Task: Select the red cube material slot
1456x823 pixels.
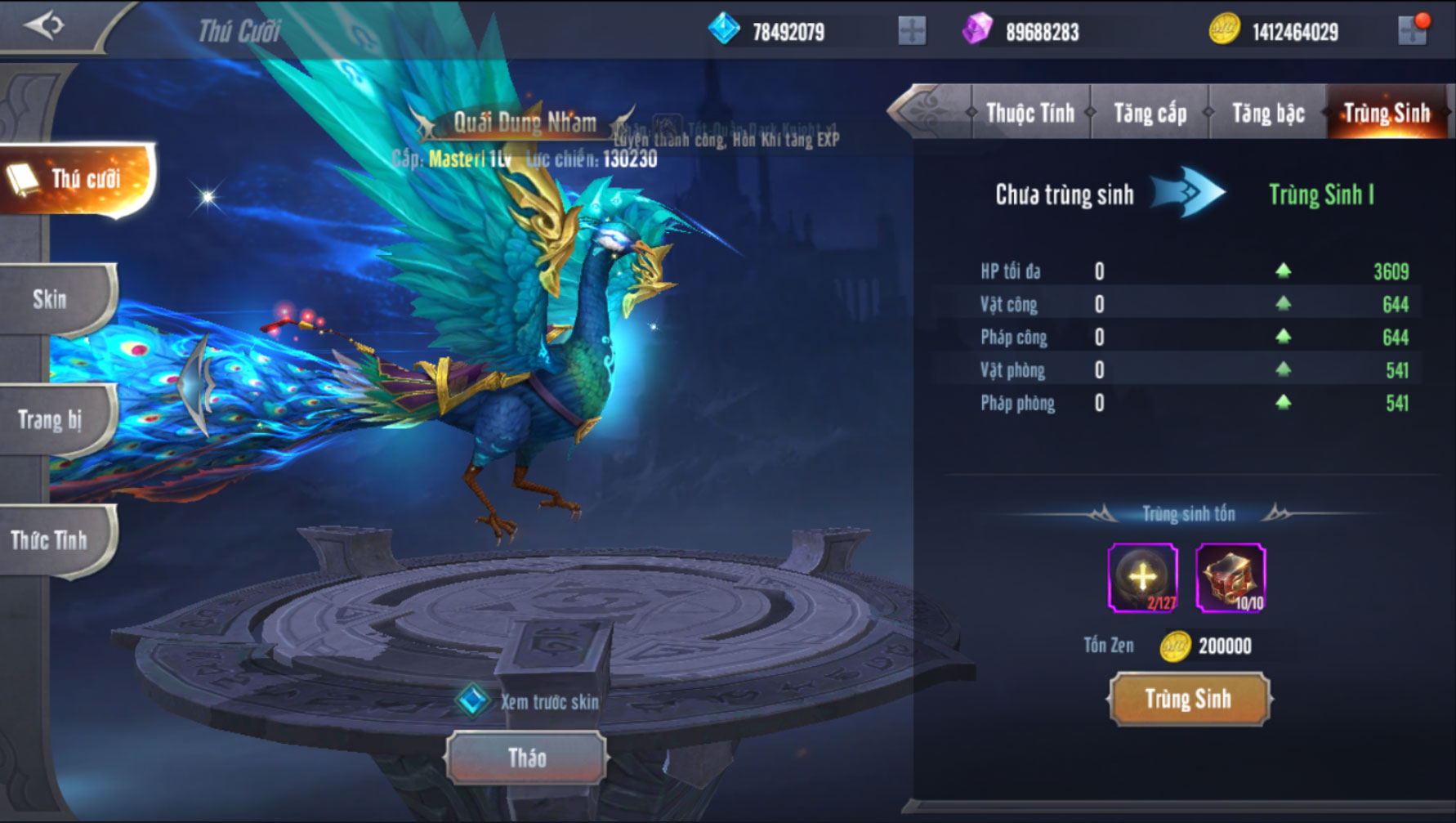Action: (x=1230, y=578)
